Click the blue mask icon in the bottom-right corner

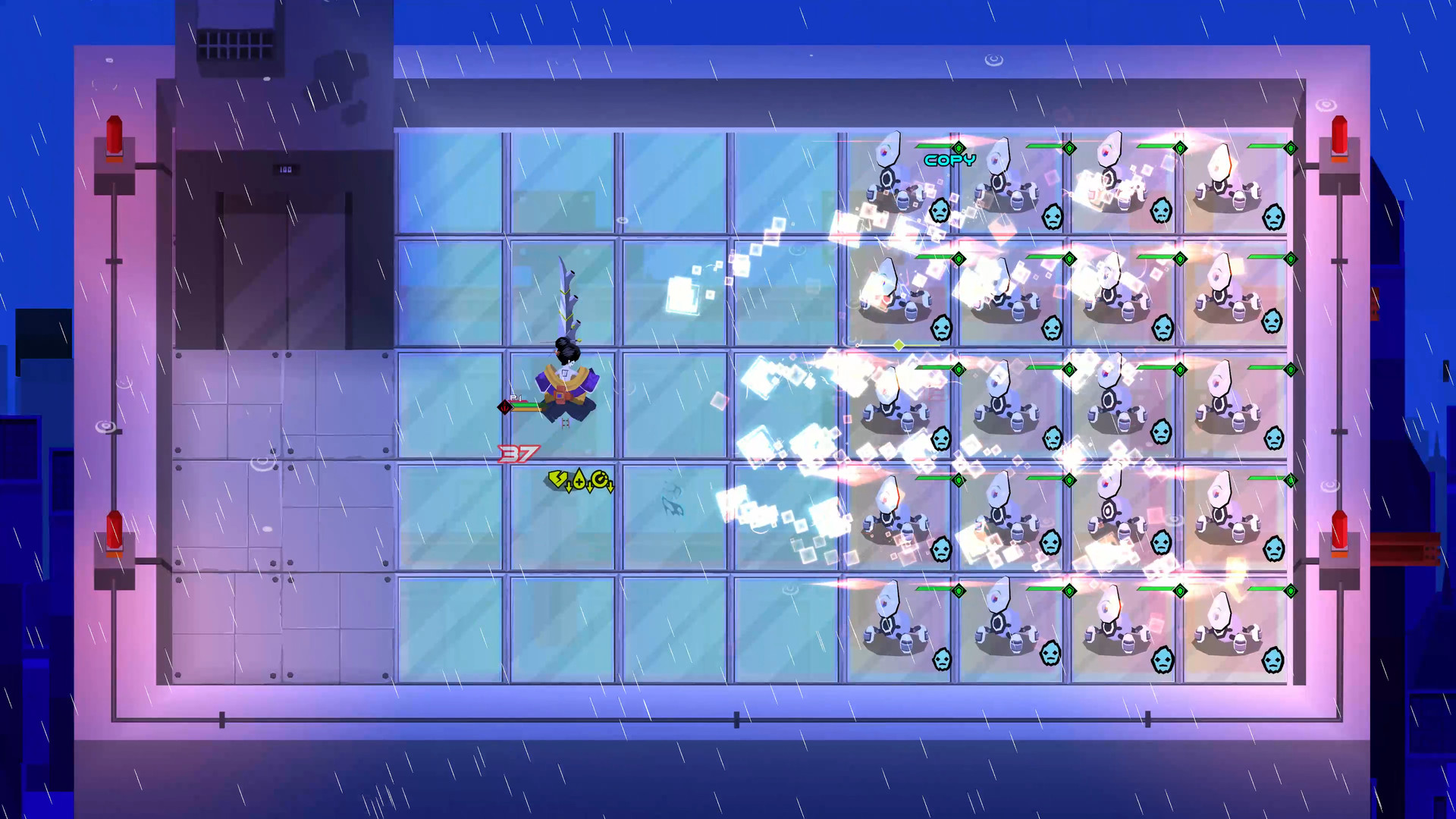tap(1273, 661)
